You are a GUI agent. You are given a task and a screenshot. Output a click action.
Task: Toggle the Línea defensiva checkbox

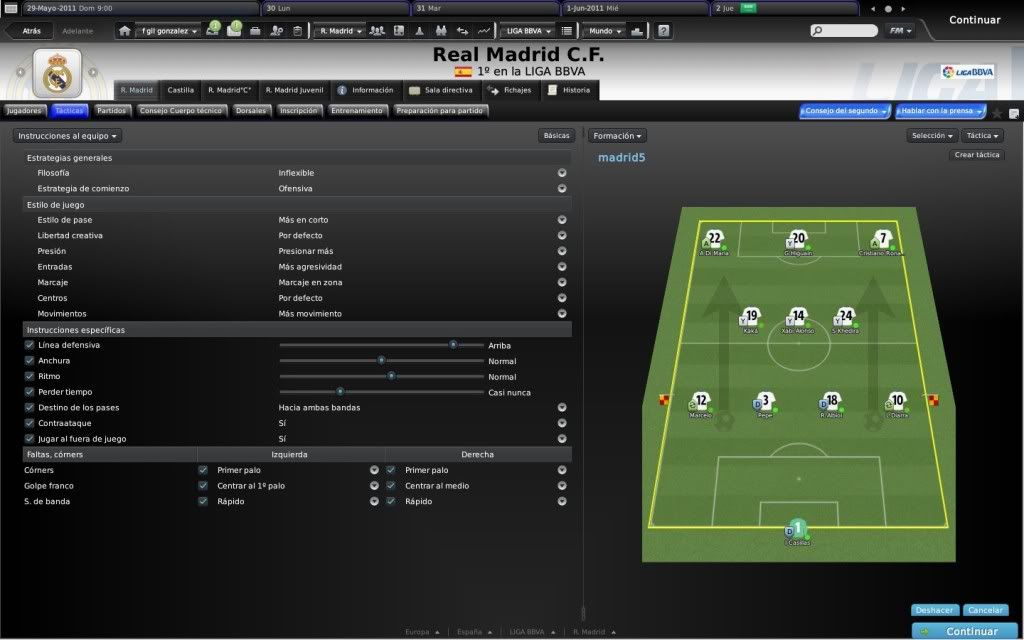click(30, 345)
